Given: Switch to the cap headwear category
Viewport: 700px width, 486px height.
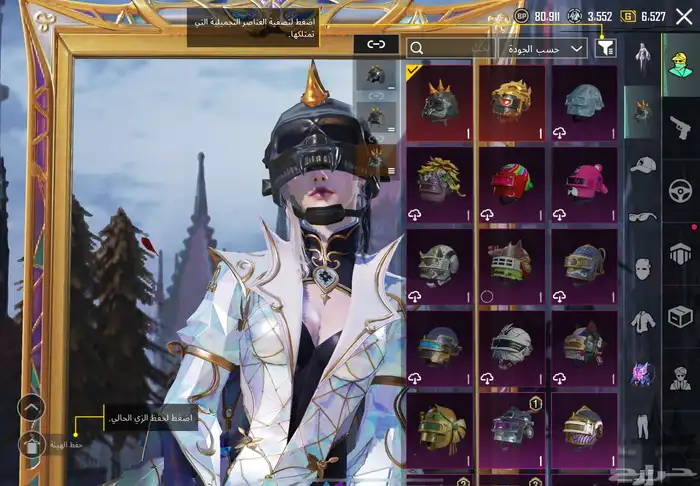Looking at the screenshot, I should tap(642, 164).
